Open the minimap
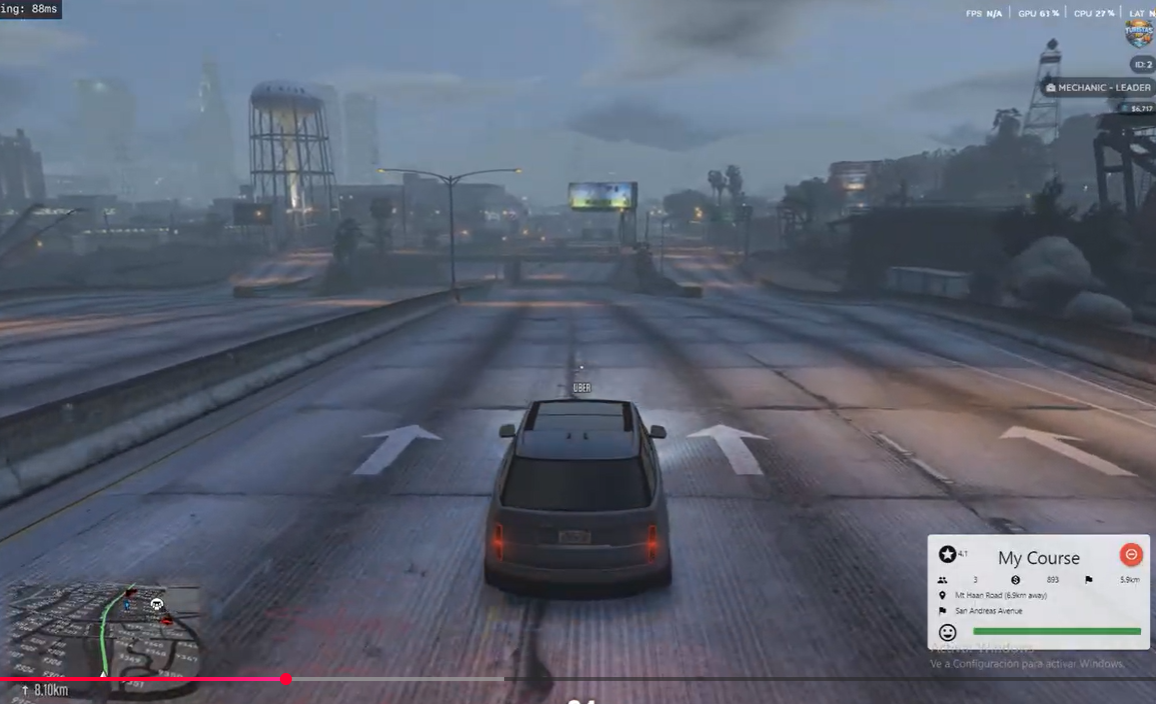The height and width of the screenshot is (704, 1156). (x=105, y=630)
